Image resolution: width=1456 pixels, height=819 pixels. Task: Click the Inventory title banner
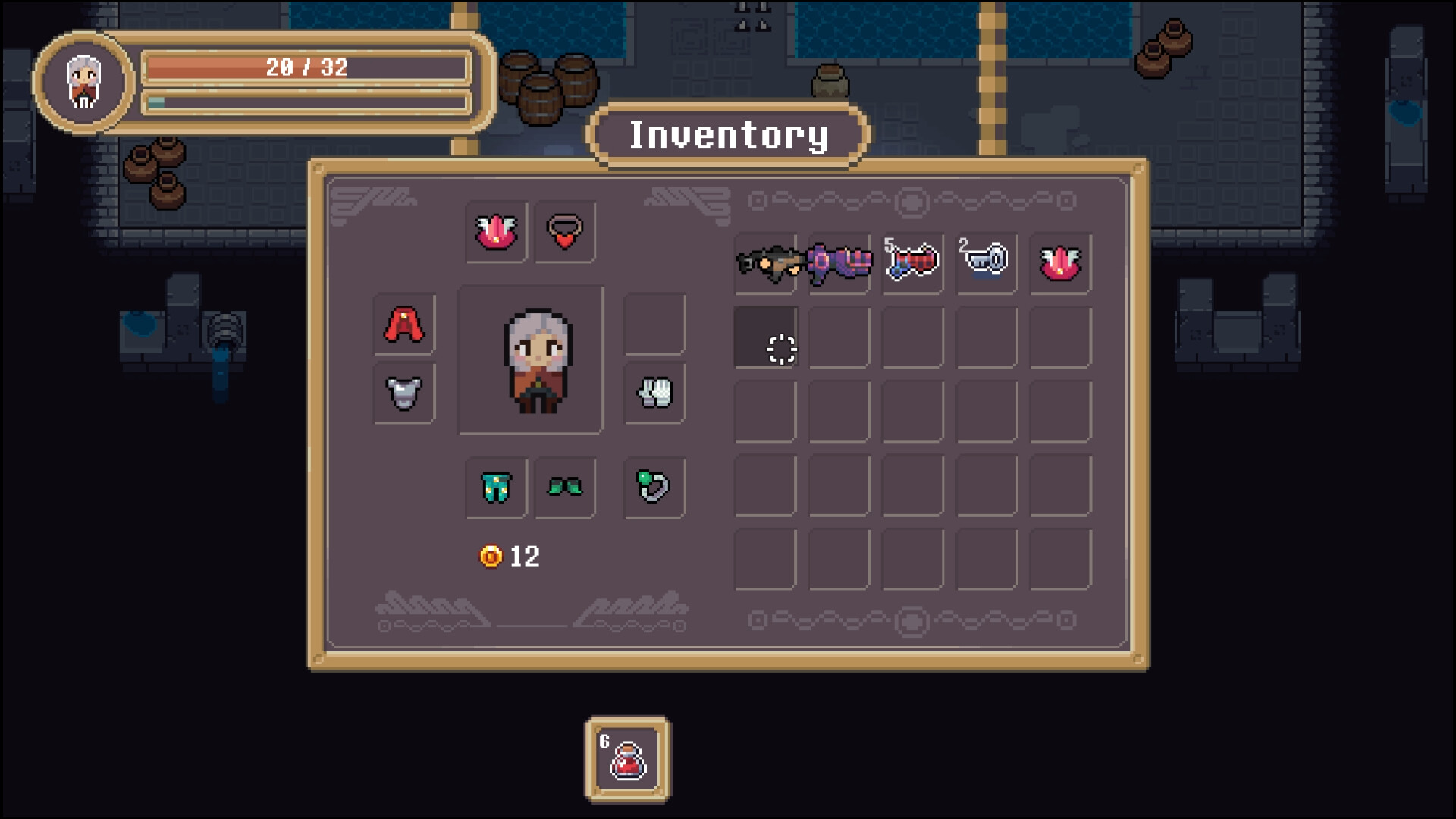[727, 135]
